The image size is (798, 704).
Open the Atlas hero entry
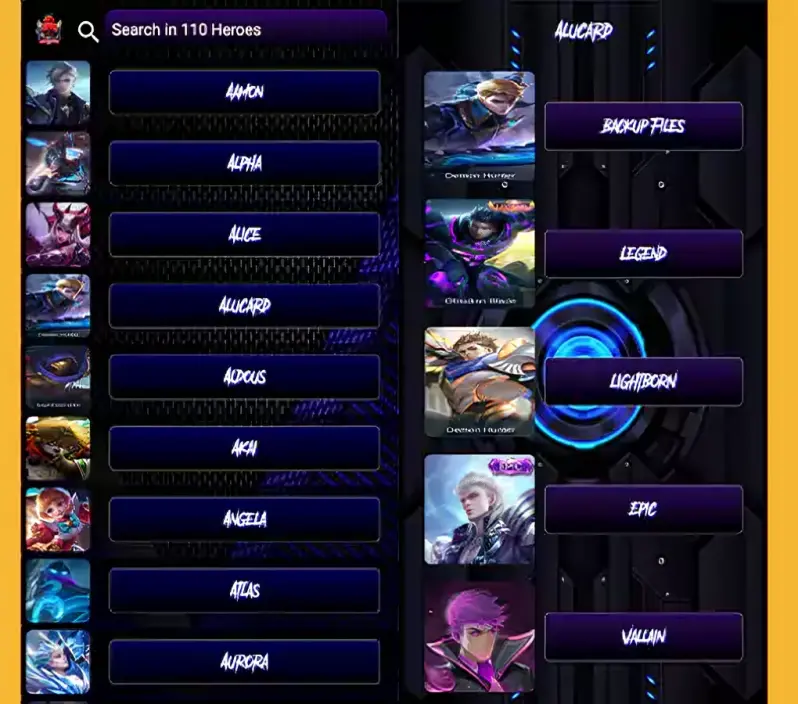[244, 590]
